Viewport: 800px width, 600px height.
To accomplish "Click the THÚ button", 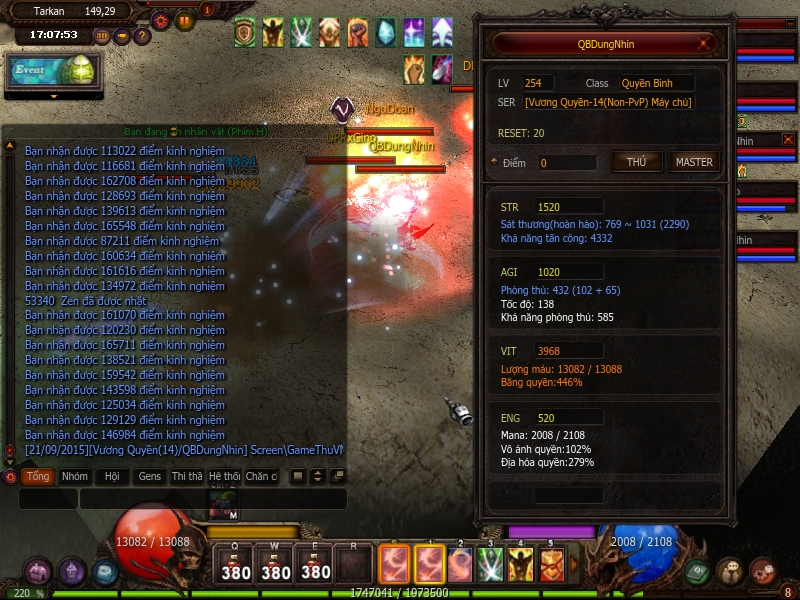I will click(x=636, y=162).
